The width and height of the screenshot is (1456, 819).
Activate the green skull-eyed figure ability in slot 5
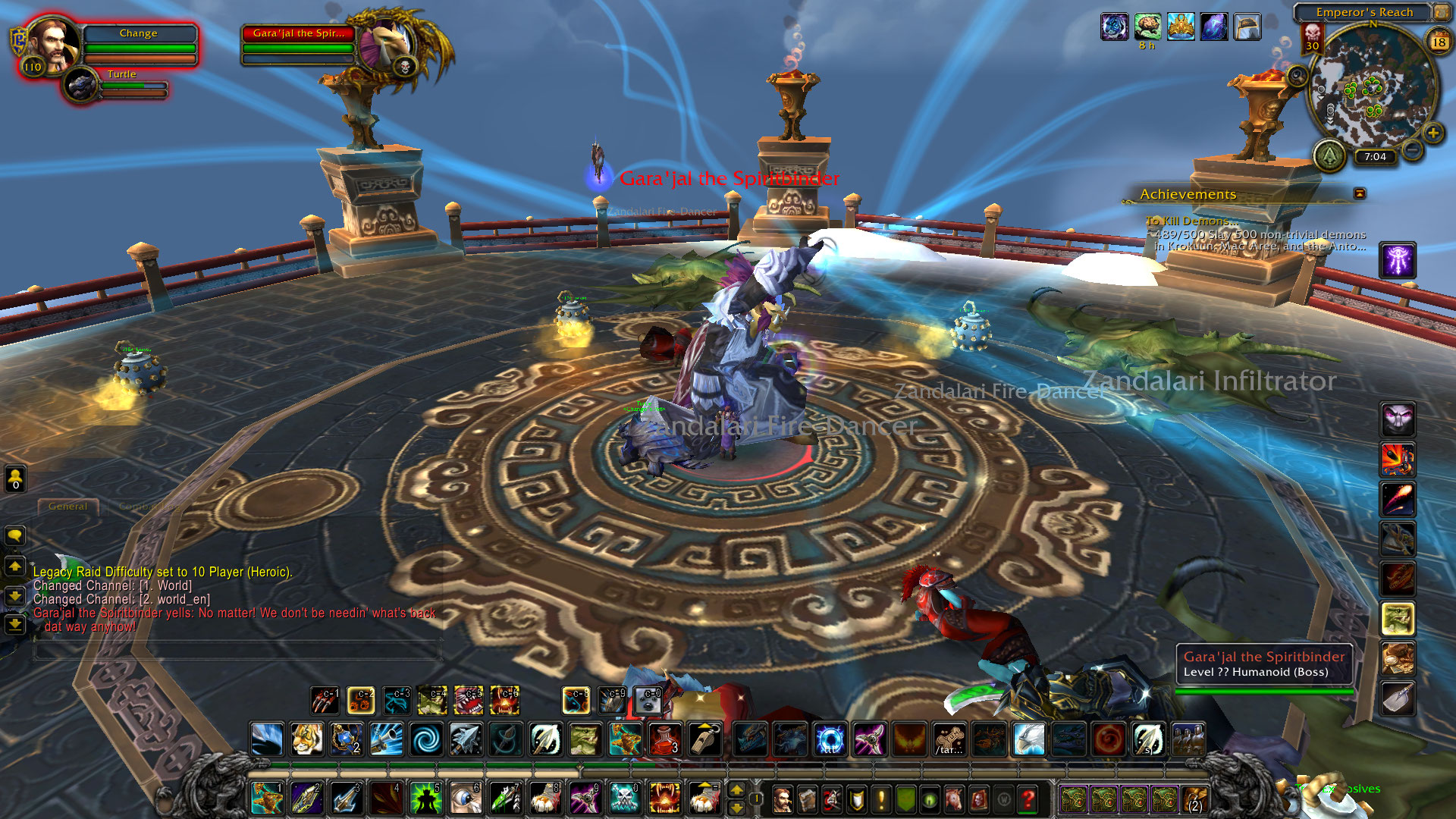(x=425, y=799)
